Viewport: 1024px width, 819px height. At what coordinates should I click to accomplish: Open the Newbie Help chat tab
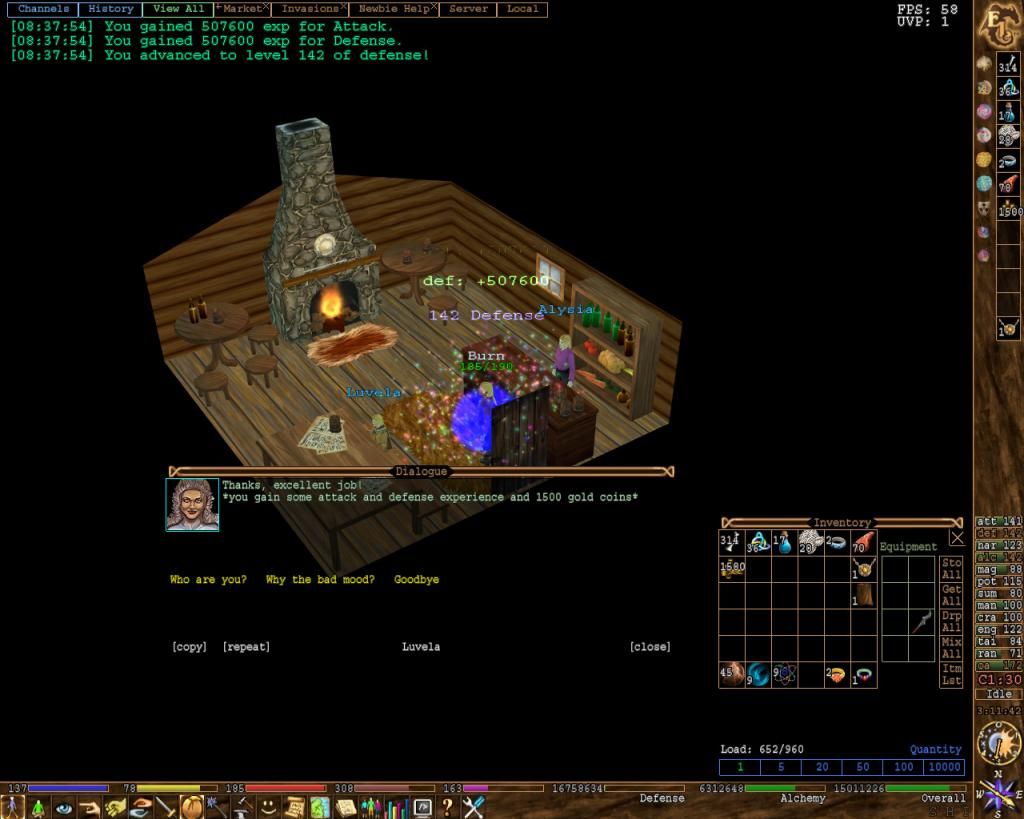tap(394, 9)
